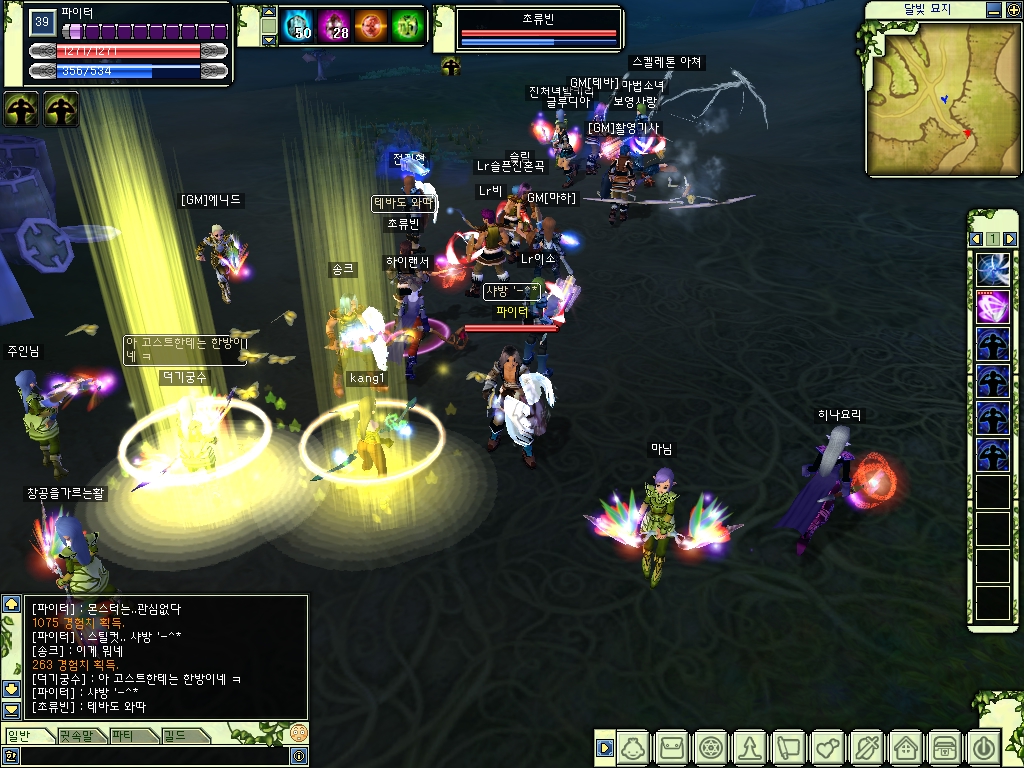Image resolution: width=1024 pixels, height=768 pixels.
Task: Switch to the 귓속말 whisper chat tab
Action: [x=82, y=736]
